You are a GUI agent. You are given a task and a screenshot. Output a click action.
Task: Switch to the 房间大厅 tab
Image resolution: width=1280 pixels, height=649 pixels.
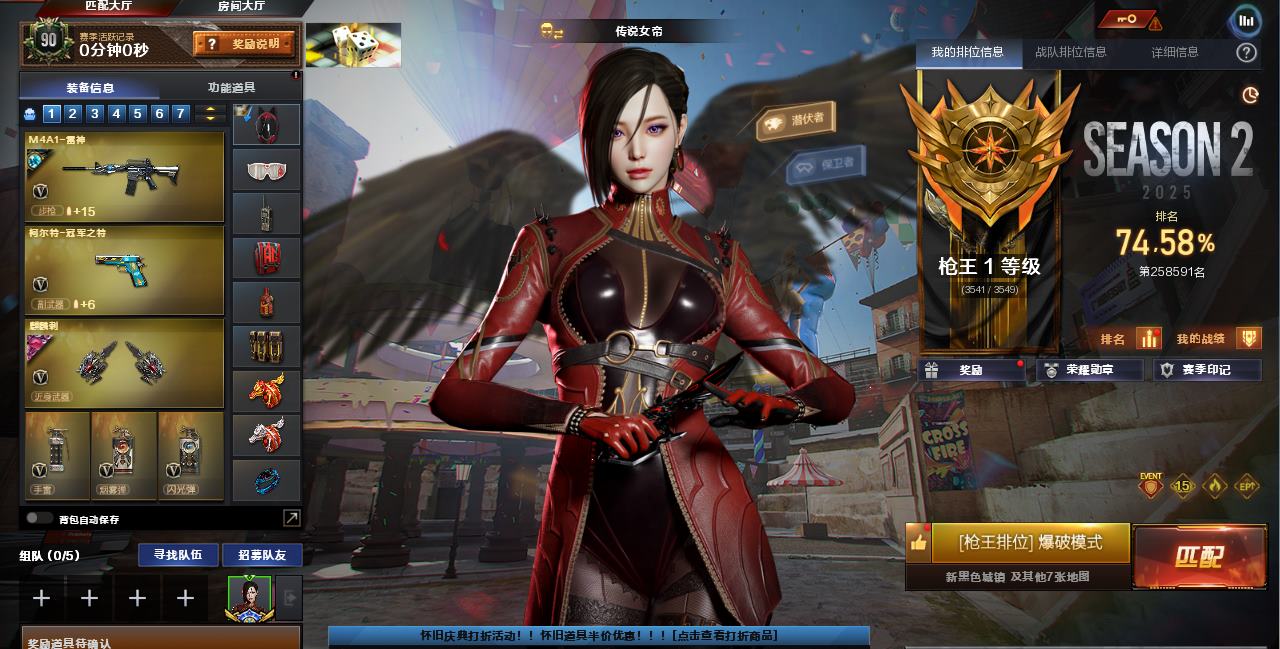[243, 7]
